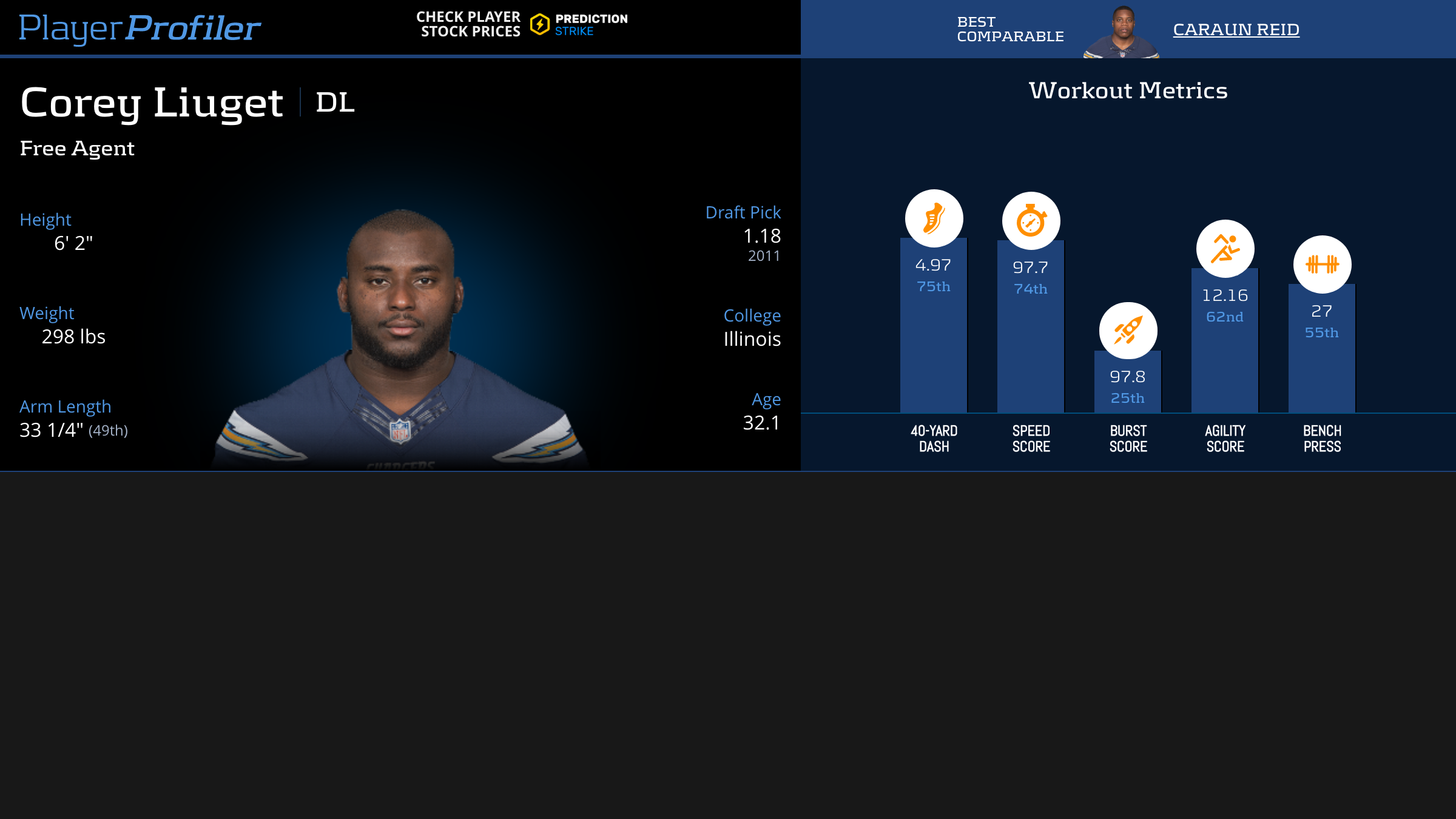Open the PlayerProfiler home logo
Viewport: 1456px width, 819px height.
[x=140, y=28]
